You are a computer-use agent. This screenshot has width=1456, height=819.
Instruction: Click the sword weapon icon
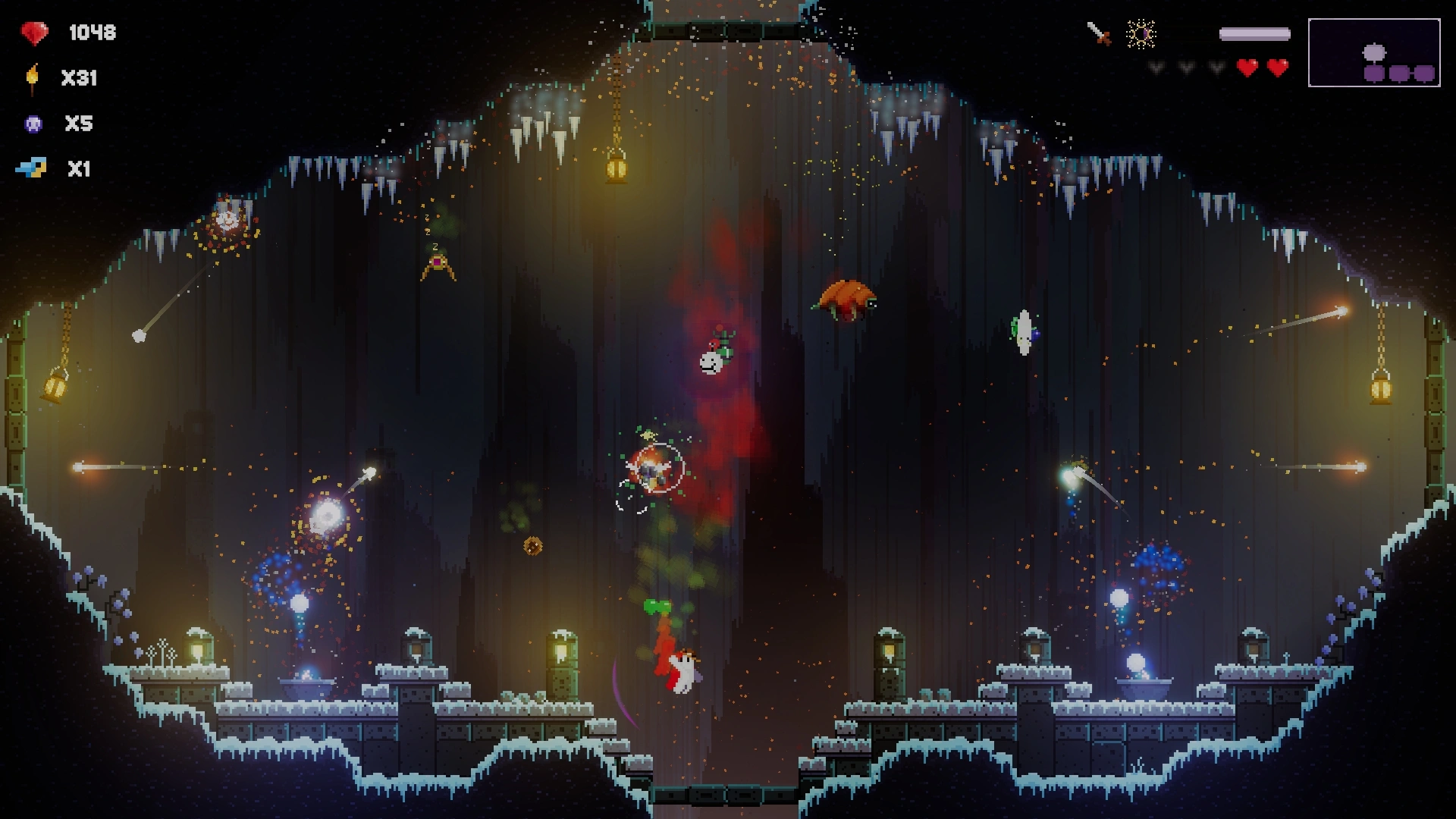(x=1099, y=33)
